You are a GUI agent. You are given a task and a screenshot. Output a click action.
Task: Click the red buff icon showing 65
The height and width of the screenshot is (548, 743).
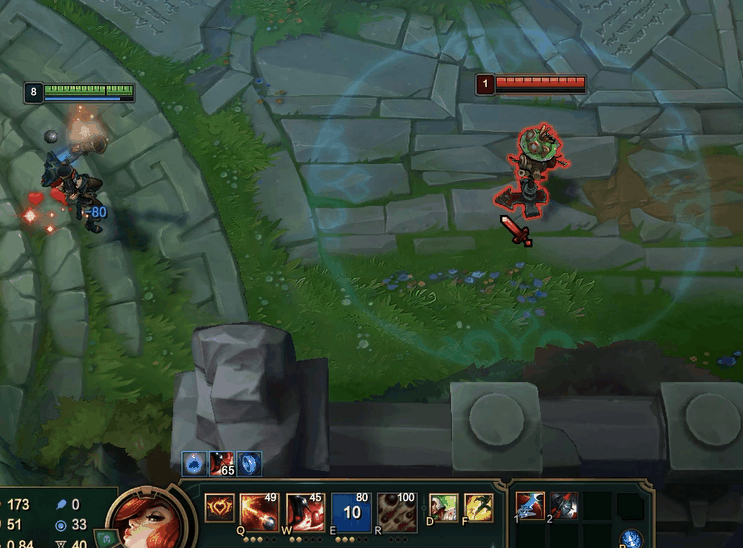tap(222, 463)
